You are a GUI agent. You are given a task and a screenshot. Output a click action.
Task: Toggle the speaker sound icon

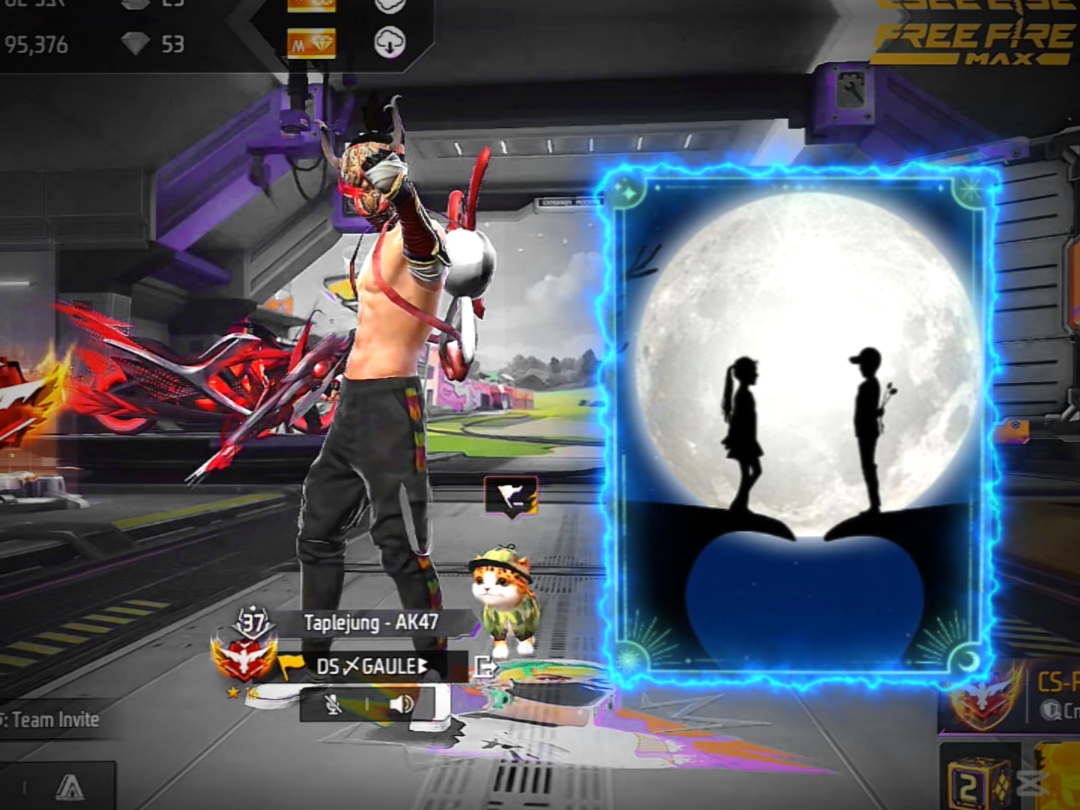point(401,705)
